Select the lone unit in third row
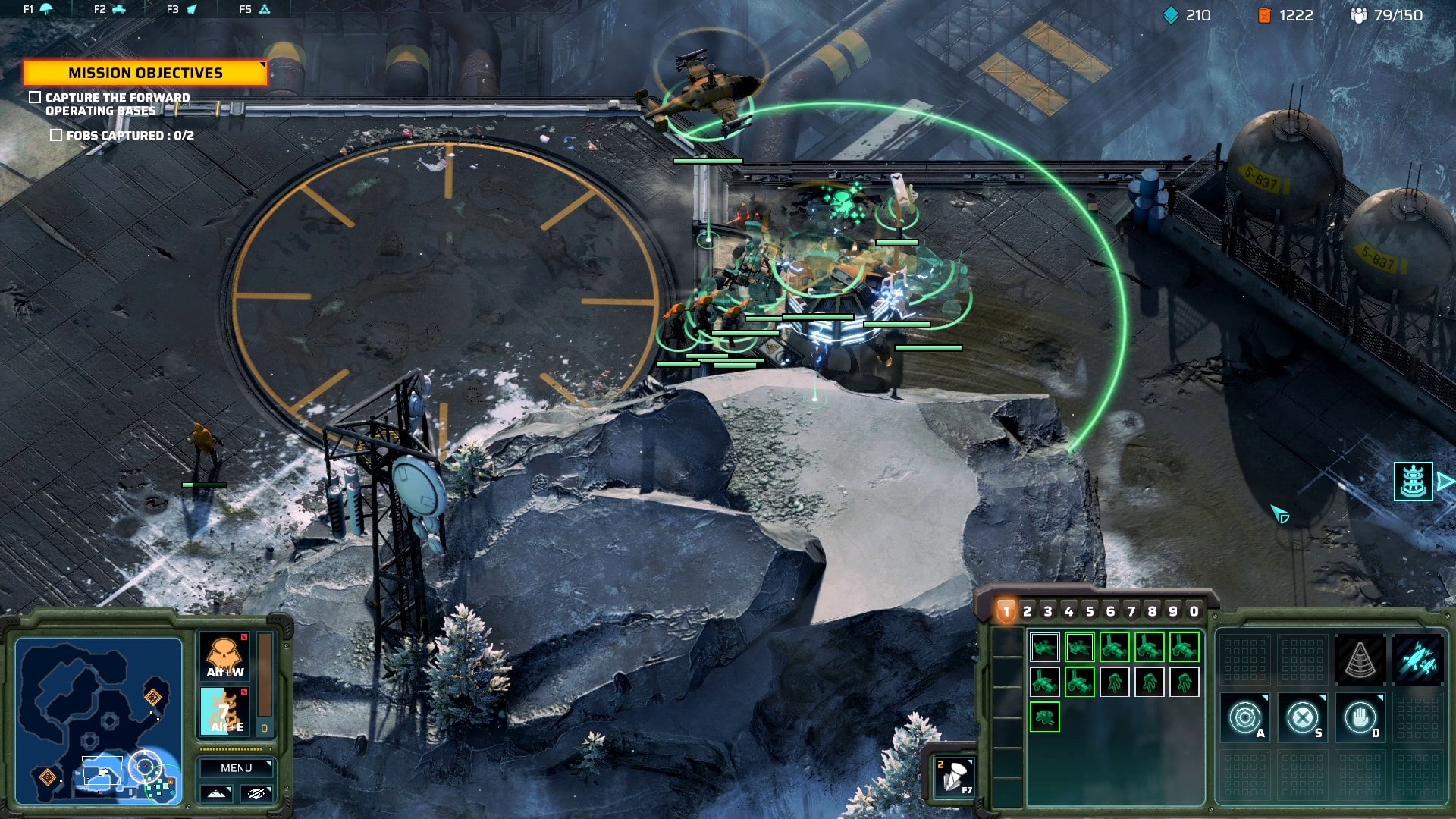This screenshot has width=1456, height=819. click(x=1044, y=717)
